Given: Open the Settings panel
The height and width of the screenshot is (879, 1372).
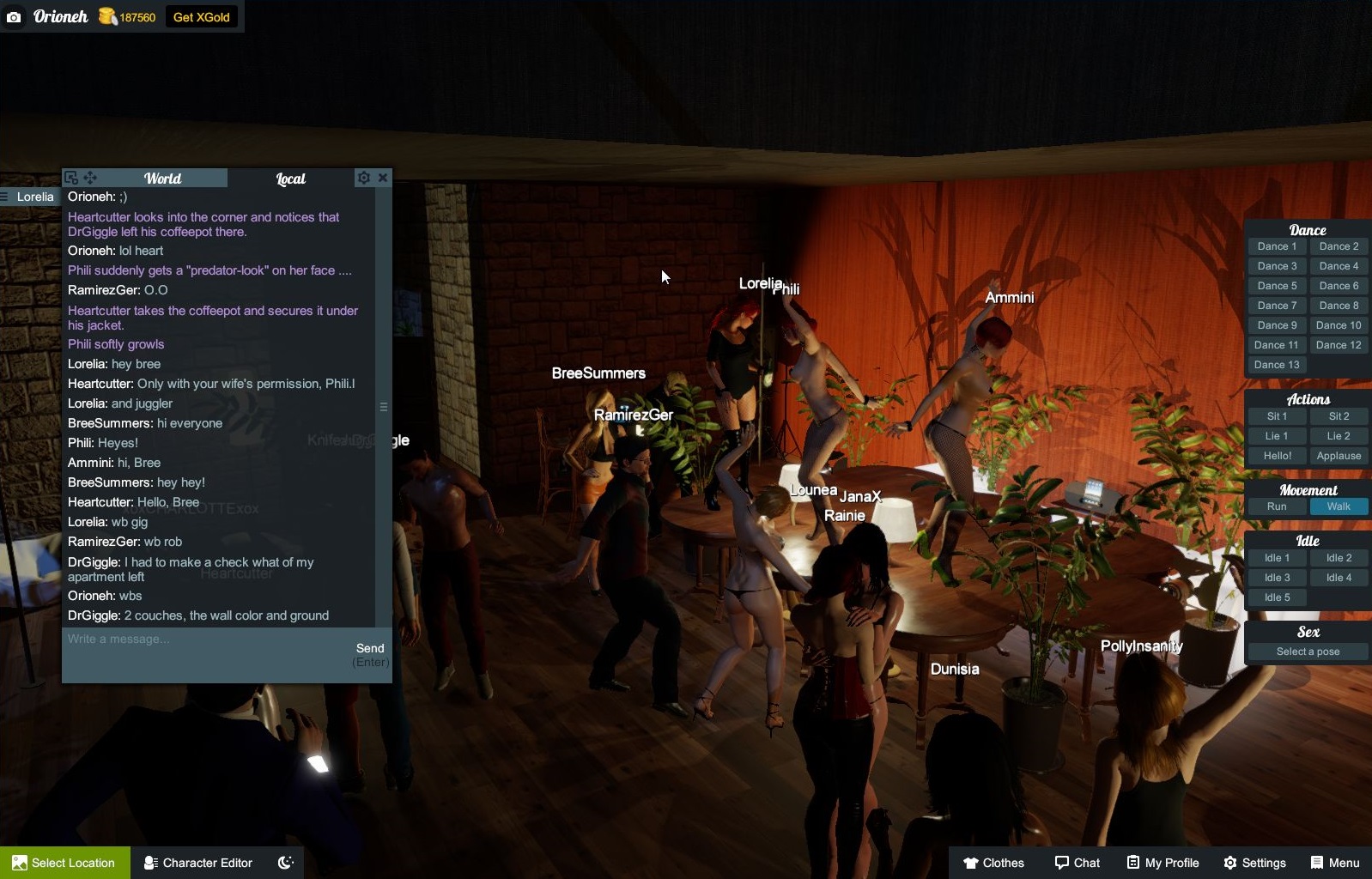Looking at the screenshot, I should point(1254,863).
